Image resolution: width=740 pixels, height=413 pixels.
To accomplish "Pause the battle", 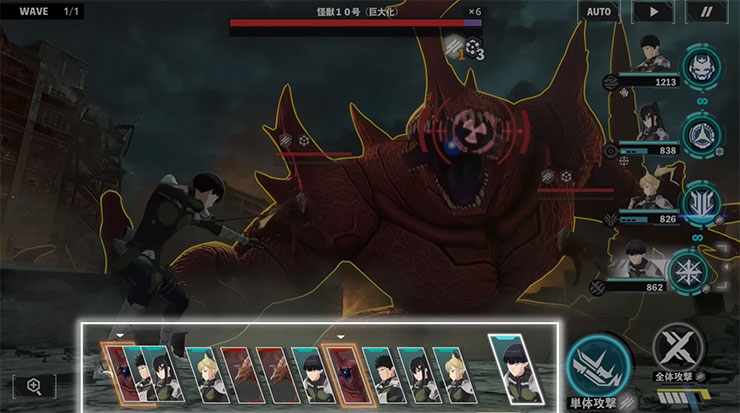I will click(x=708, y=11).
